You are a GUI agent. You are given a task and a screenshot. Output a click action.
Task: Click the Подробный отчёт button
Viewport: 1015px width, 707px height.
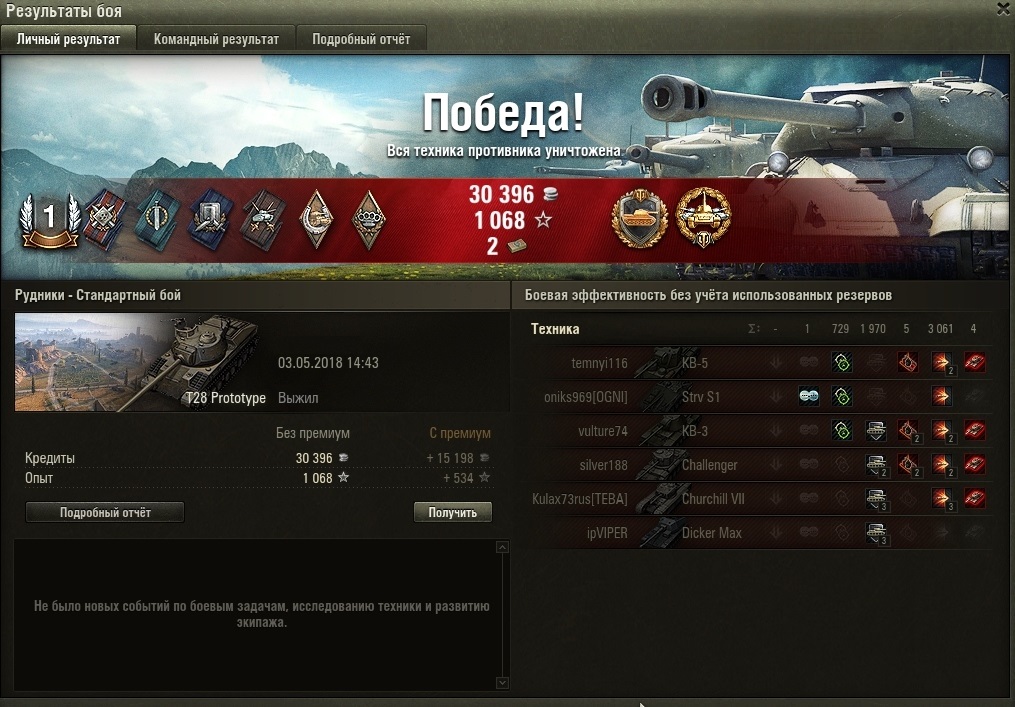[105, 512]
